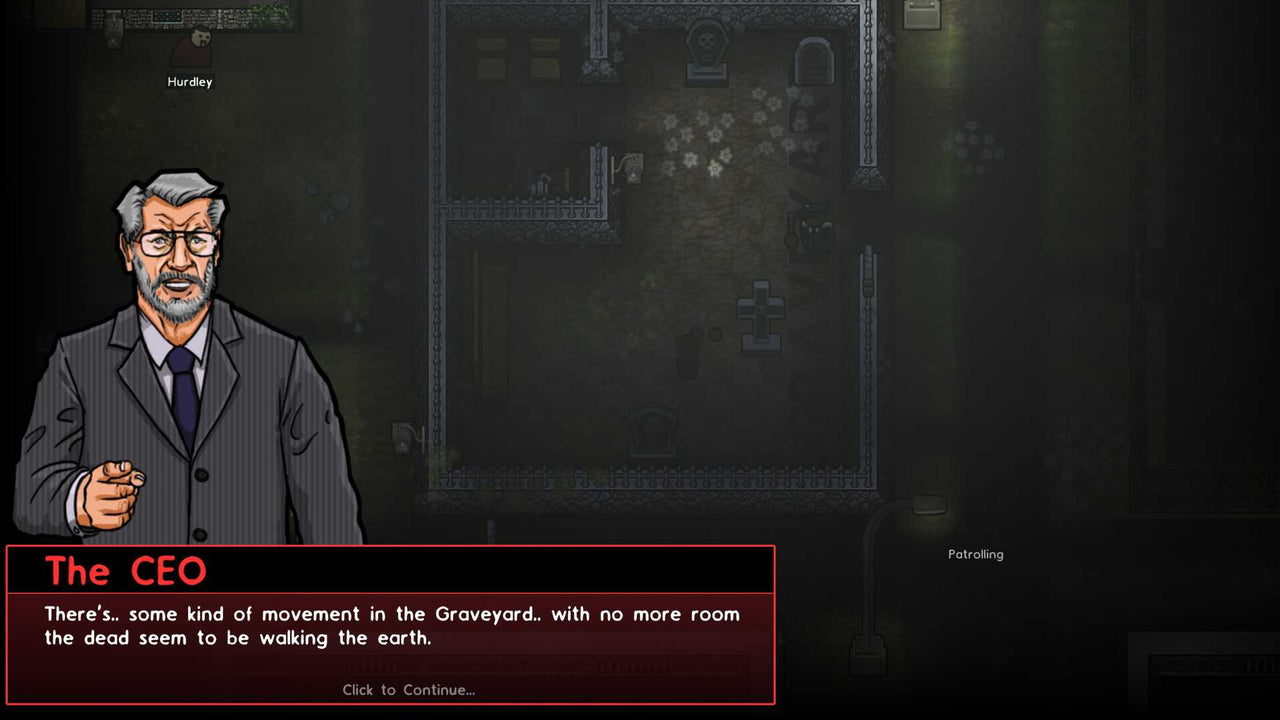Image resolution: width=1280 pixels, height=720 pixels.
Task: Select the skull-marked tombstone
Action: [706, 48]
